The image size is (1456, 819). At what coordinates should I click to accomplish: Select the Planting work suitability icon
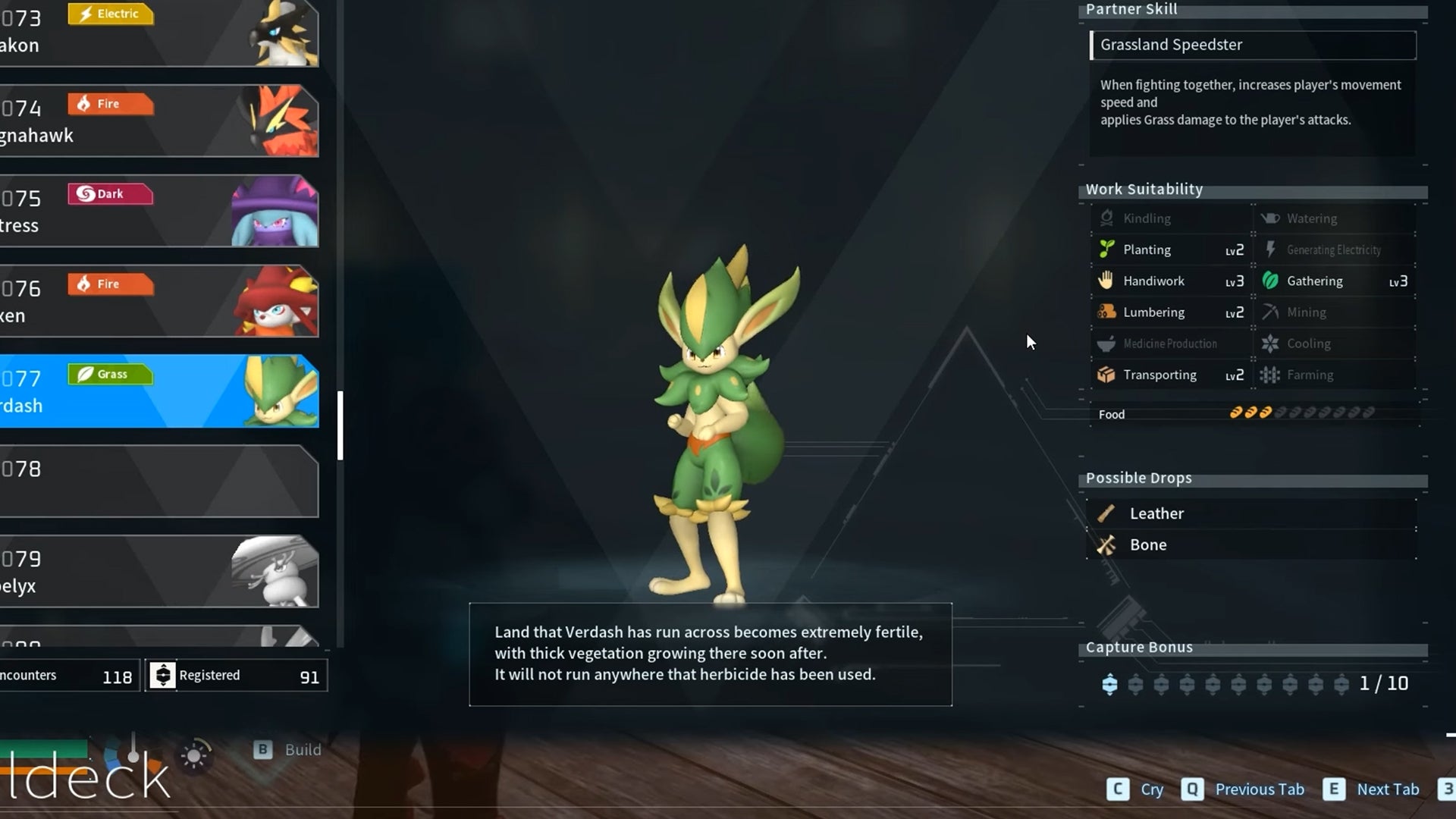pyautogui.click(x=1106, y=249)
